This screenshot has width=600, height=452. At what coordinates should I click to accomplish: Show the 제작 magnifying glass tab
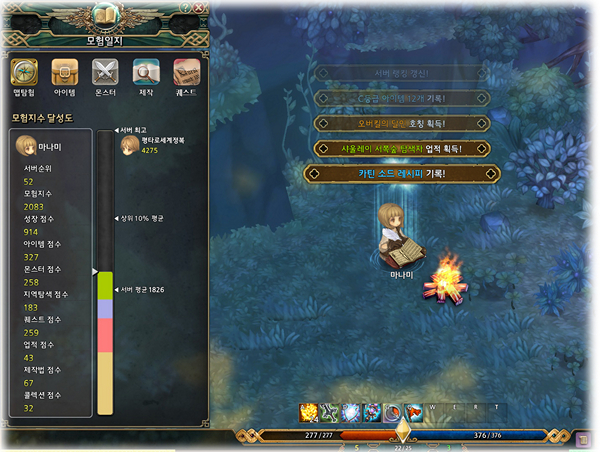point(146,76)
